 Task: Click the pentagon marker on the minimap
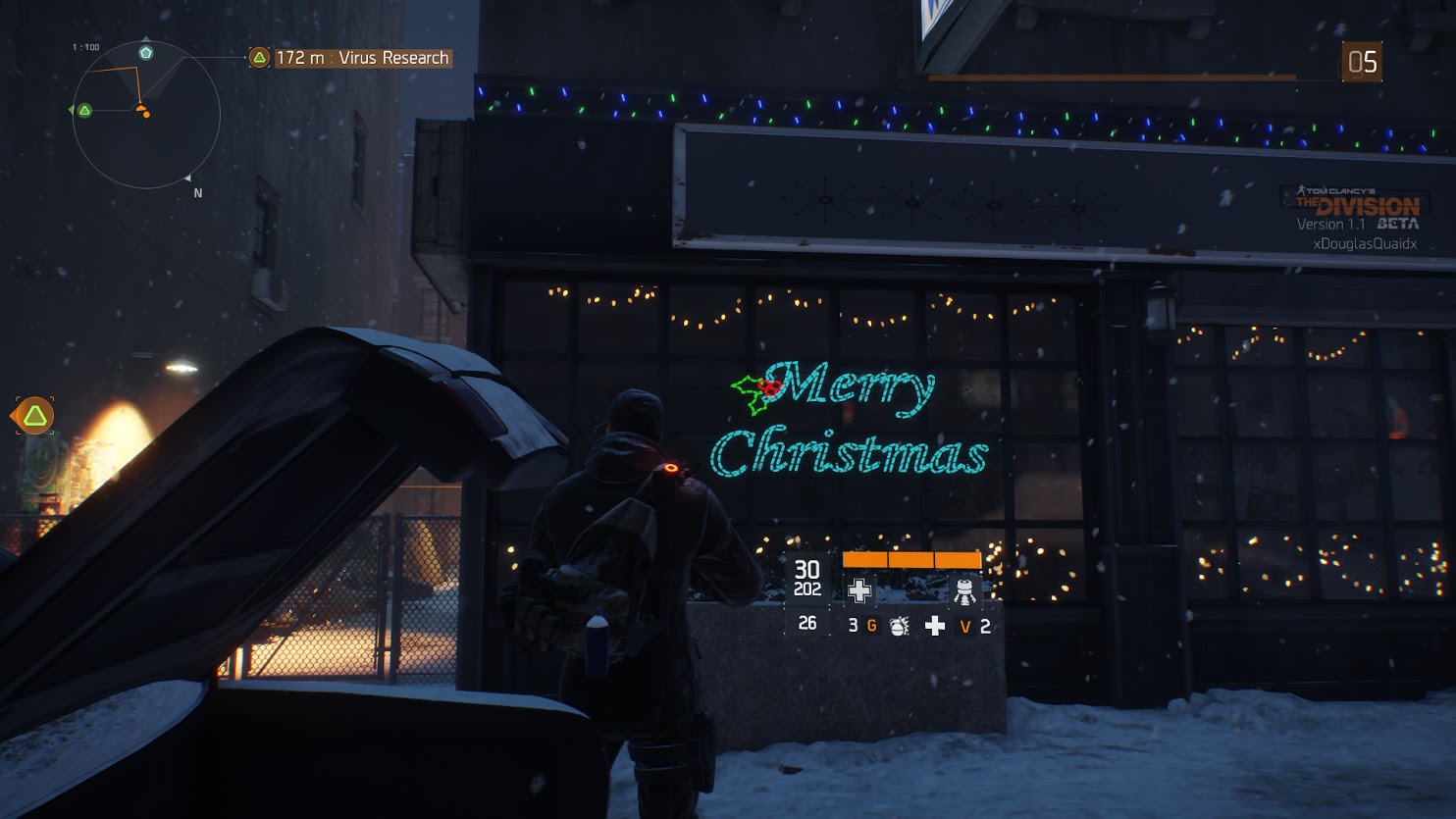146,52
